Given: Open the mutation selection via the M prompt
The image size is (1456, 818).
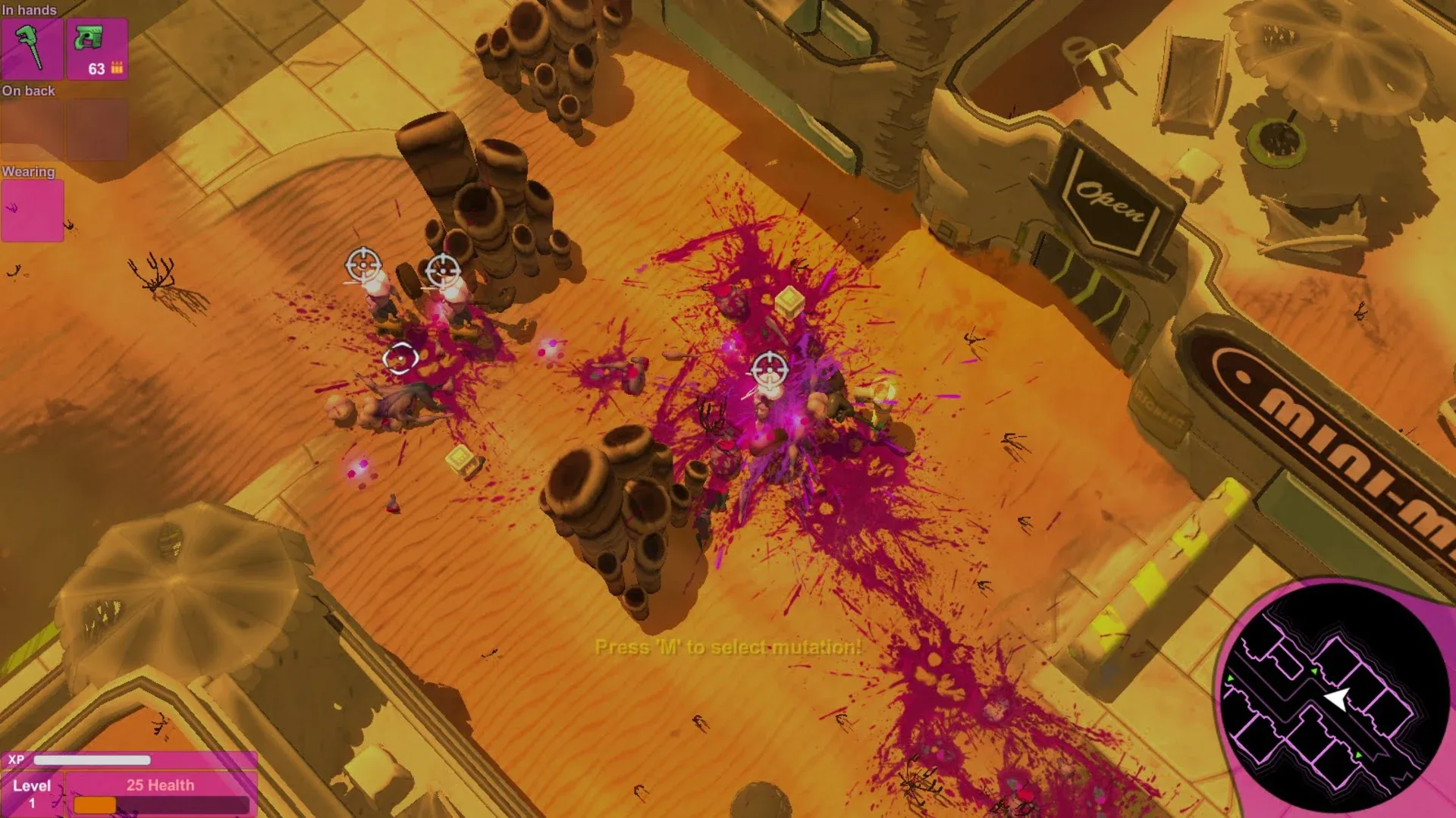Looking at the screenshot, I should click(727, 648).
